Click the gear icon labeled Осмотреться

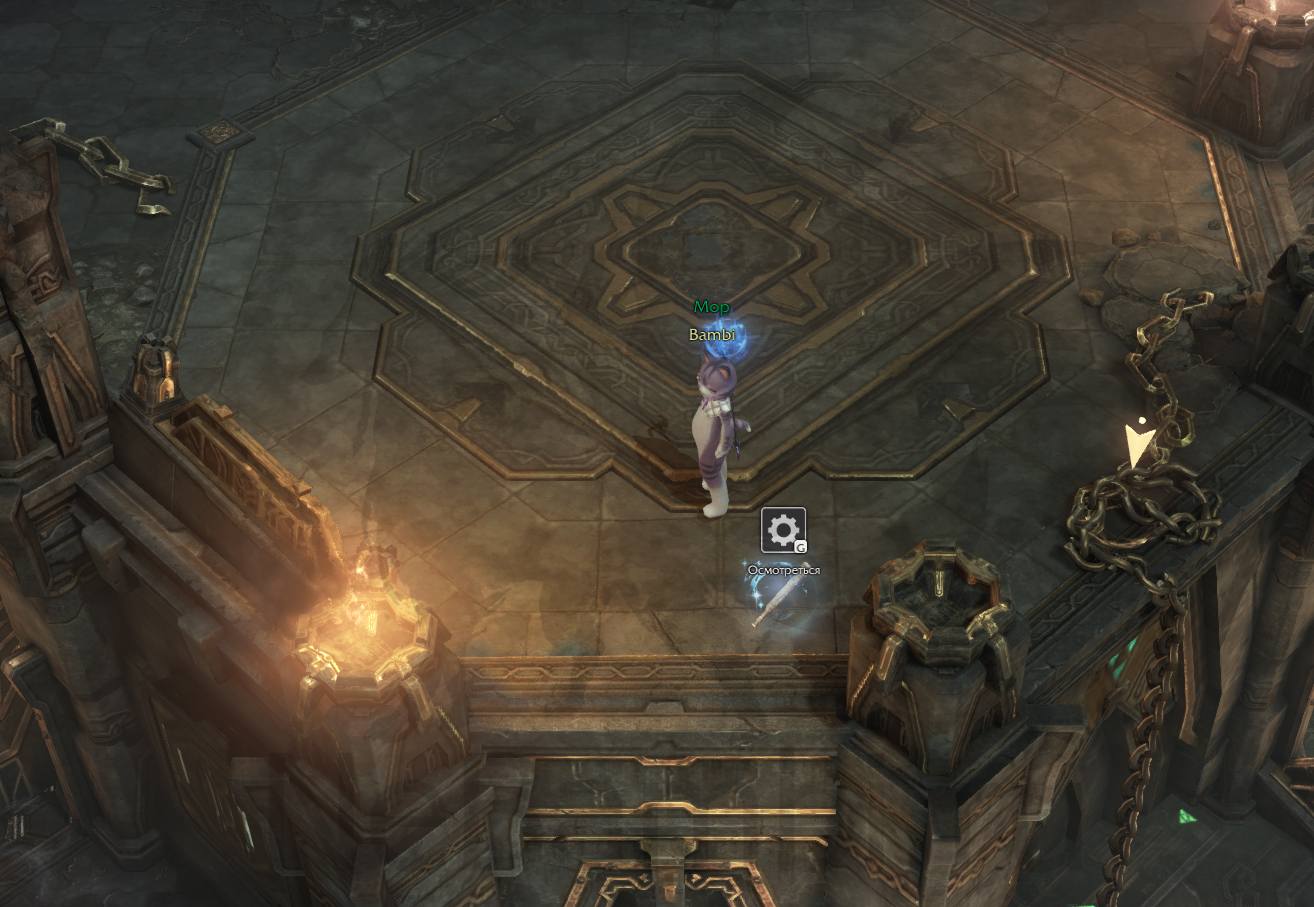coord(783,529)
